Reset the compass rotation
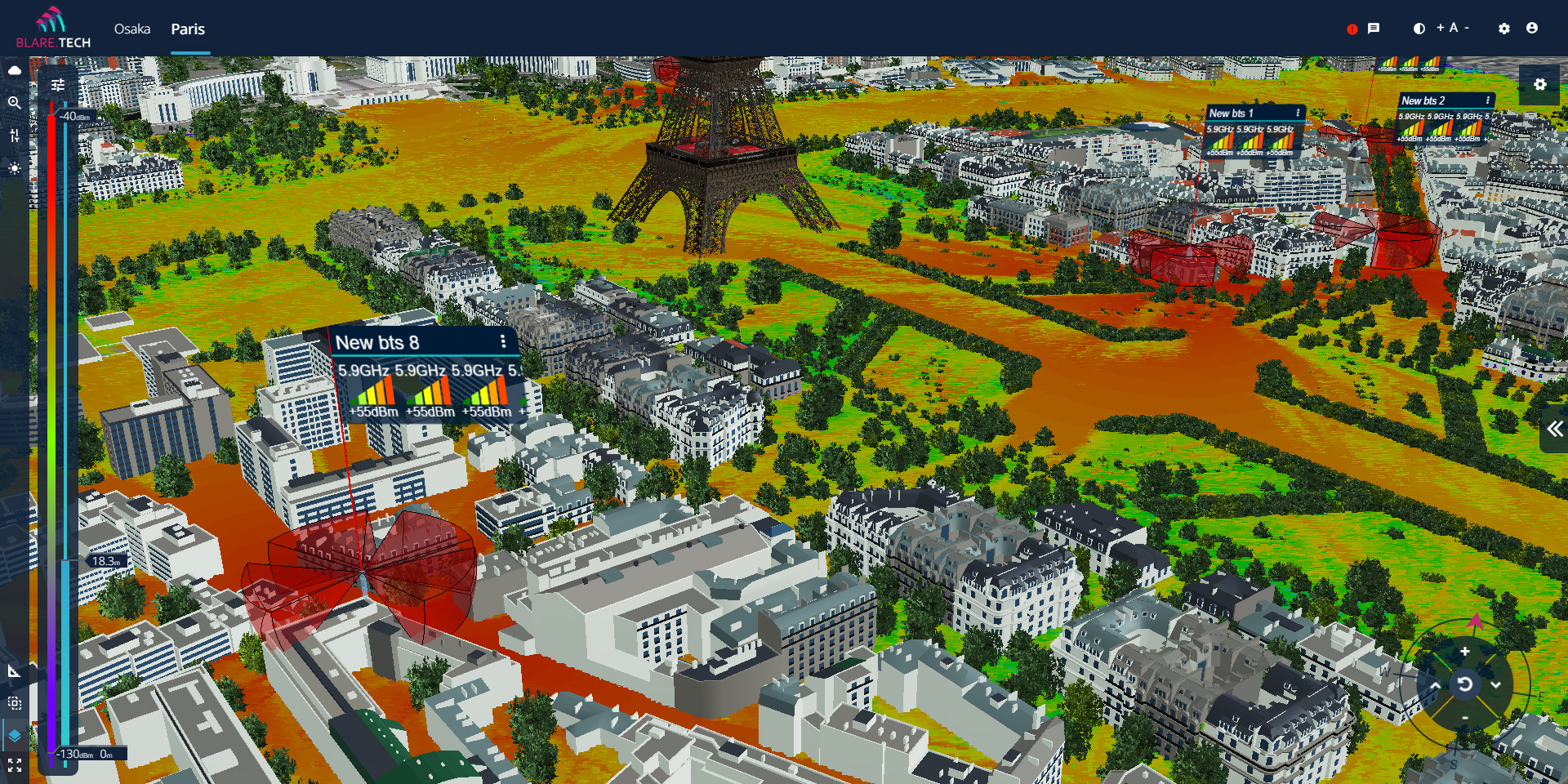The height and width of the screenshot is (784, 1568). 1464,684
